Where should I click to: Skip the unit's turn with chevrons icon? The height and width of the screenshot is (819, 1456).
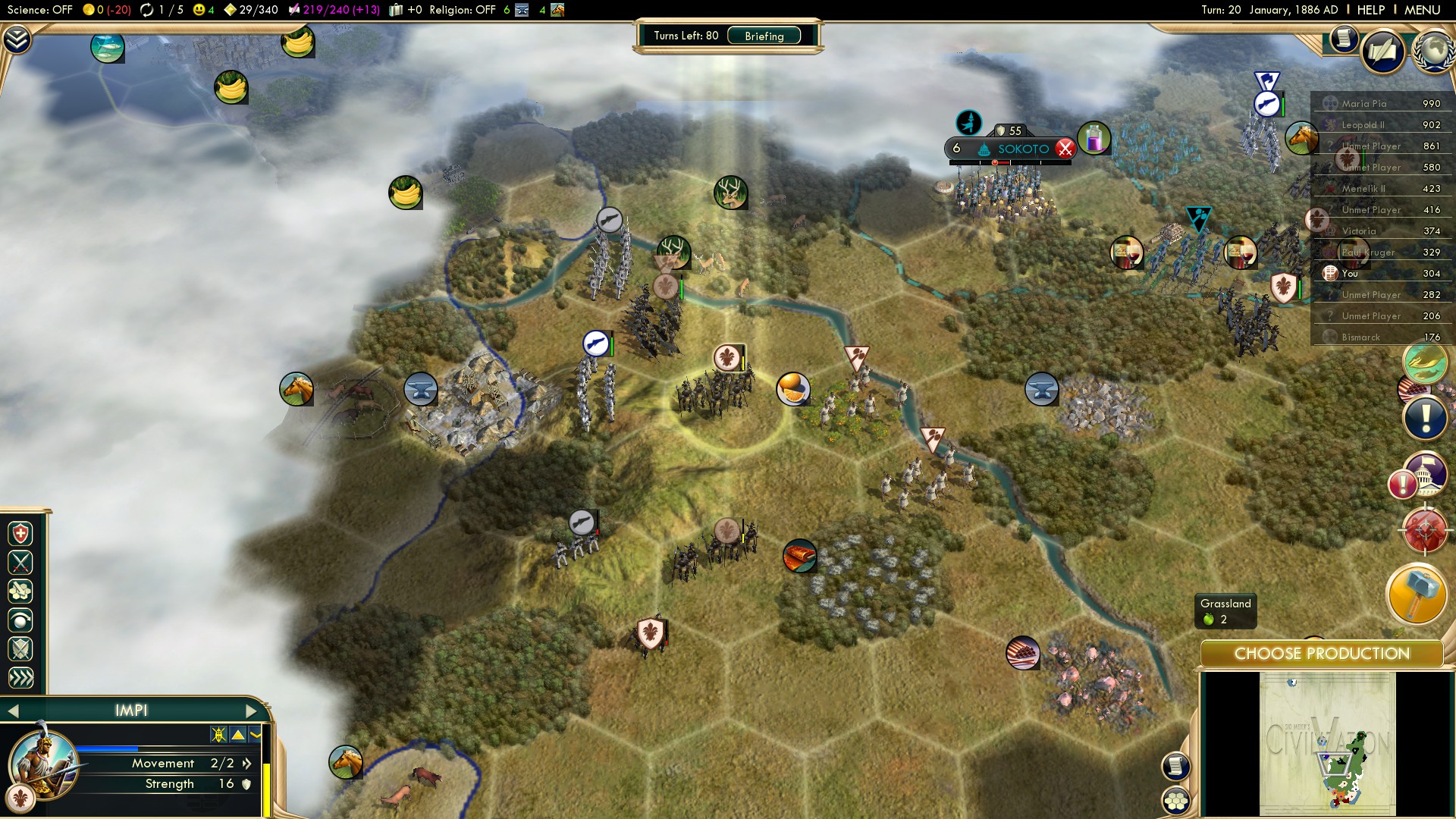20,675
